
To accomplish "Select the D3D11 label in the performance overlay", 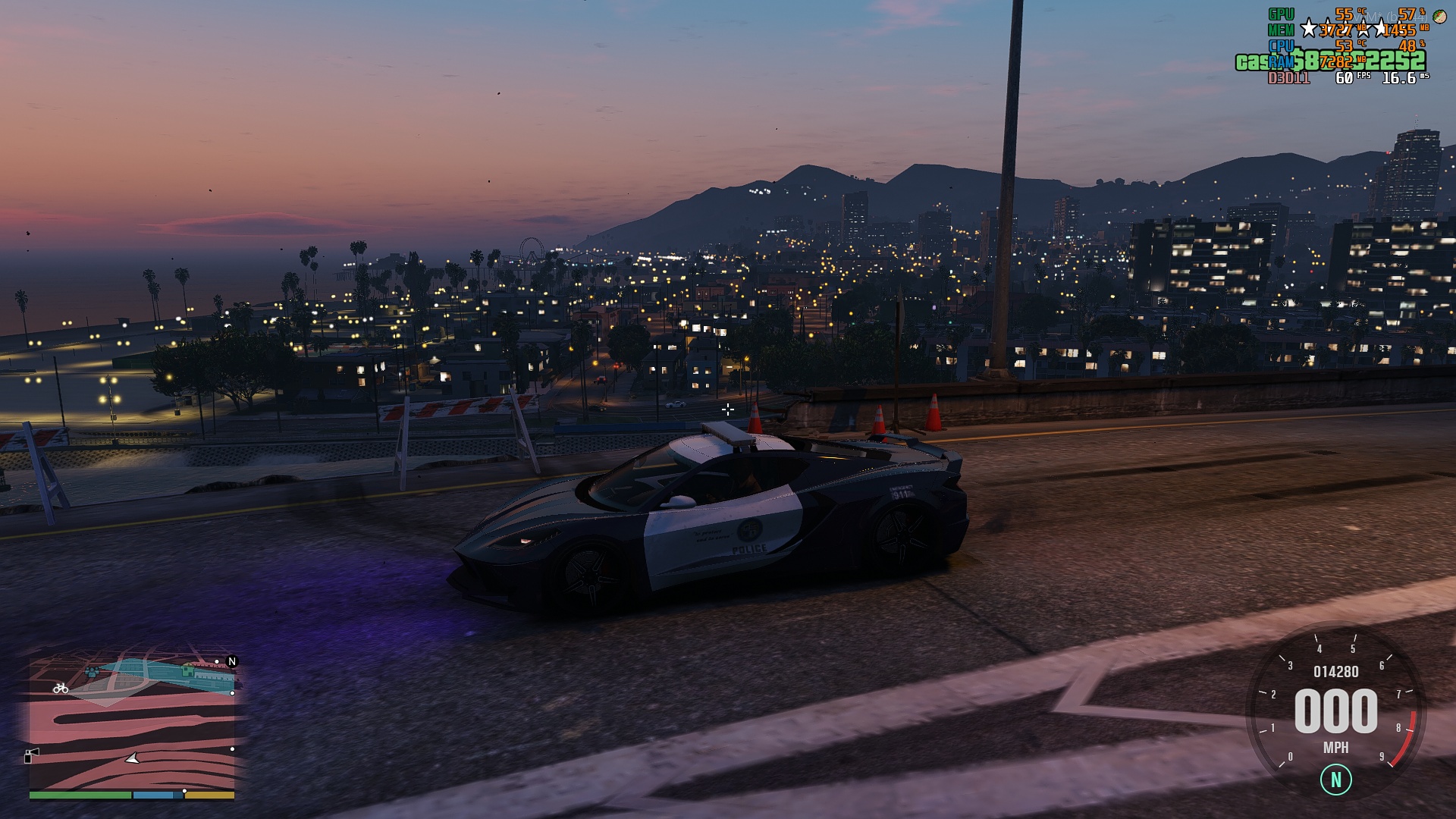I will point(1288,79).
